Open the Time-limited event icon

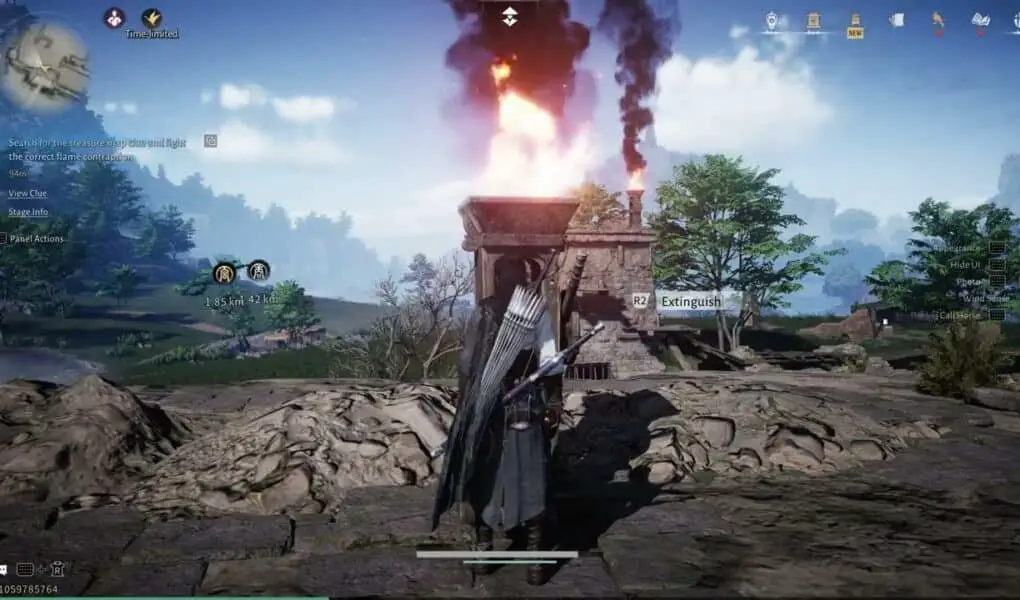tap(152, 18)
